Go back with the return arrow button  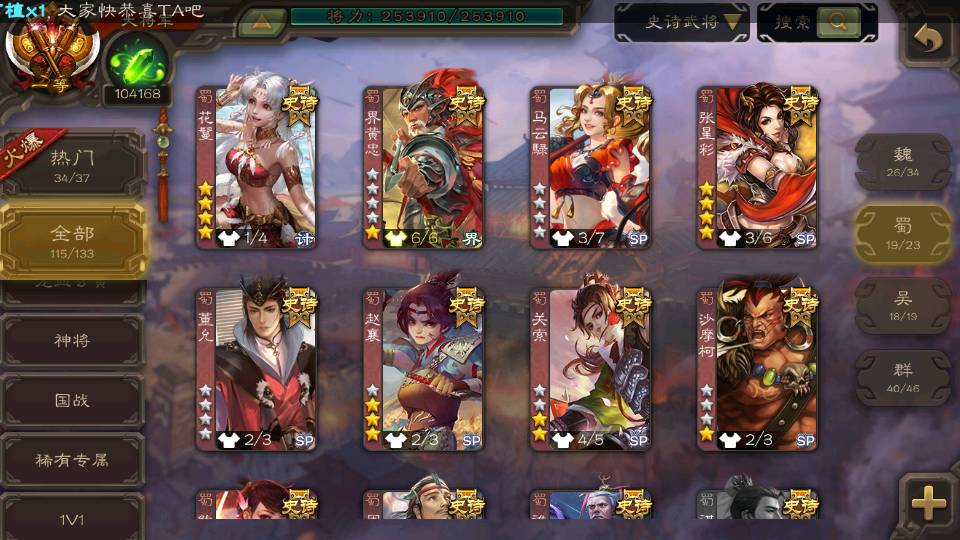pos(928,39)
